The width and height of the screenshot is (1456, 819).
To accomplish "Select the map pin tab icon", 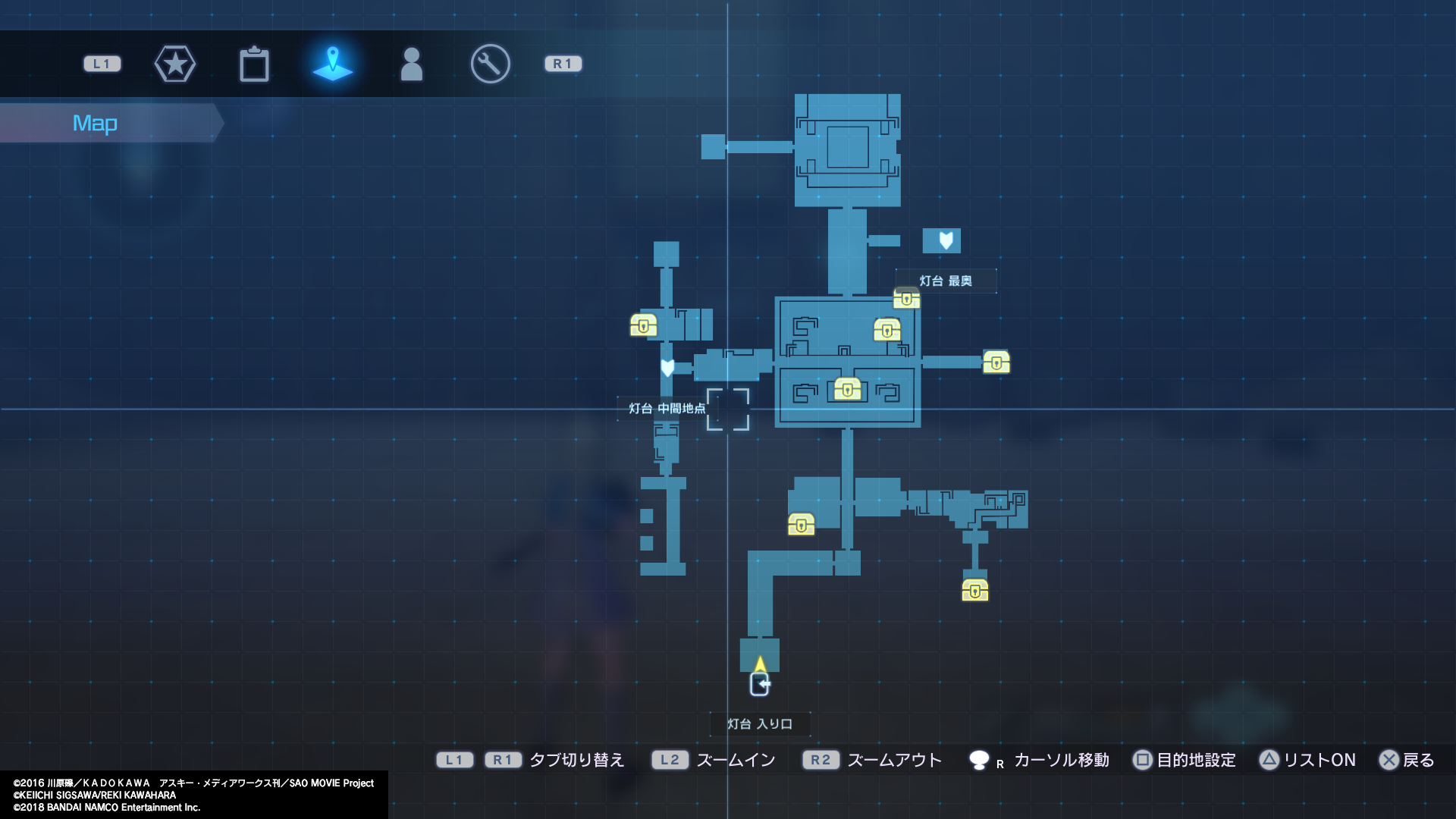I will click(x=334, y=64).
